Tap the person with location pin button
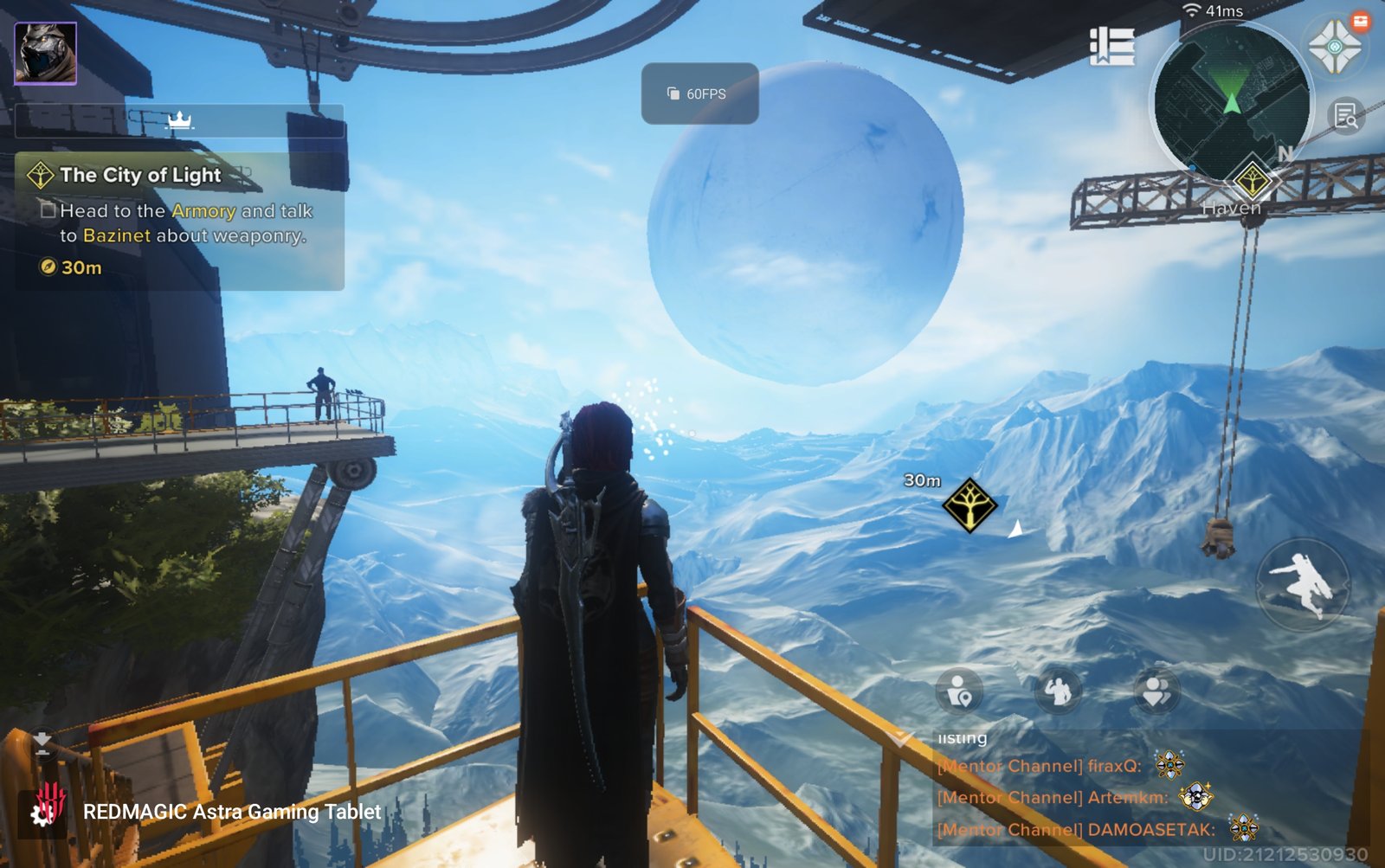 [959, 691]
